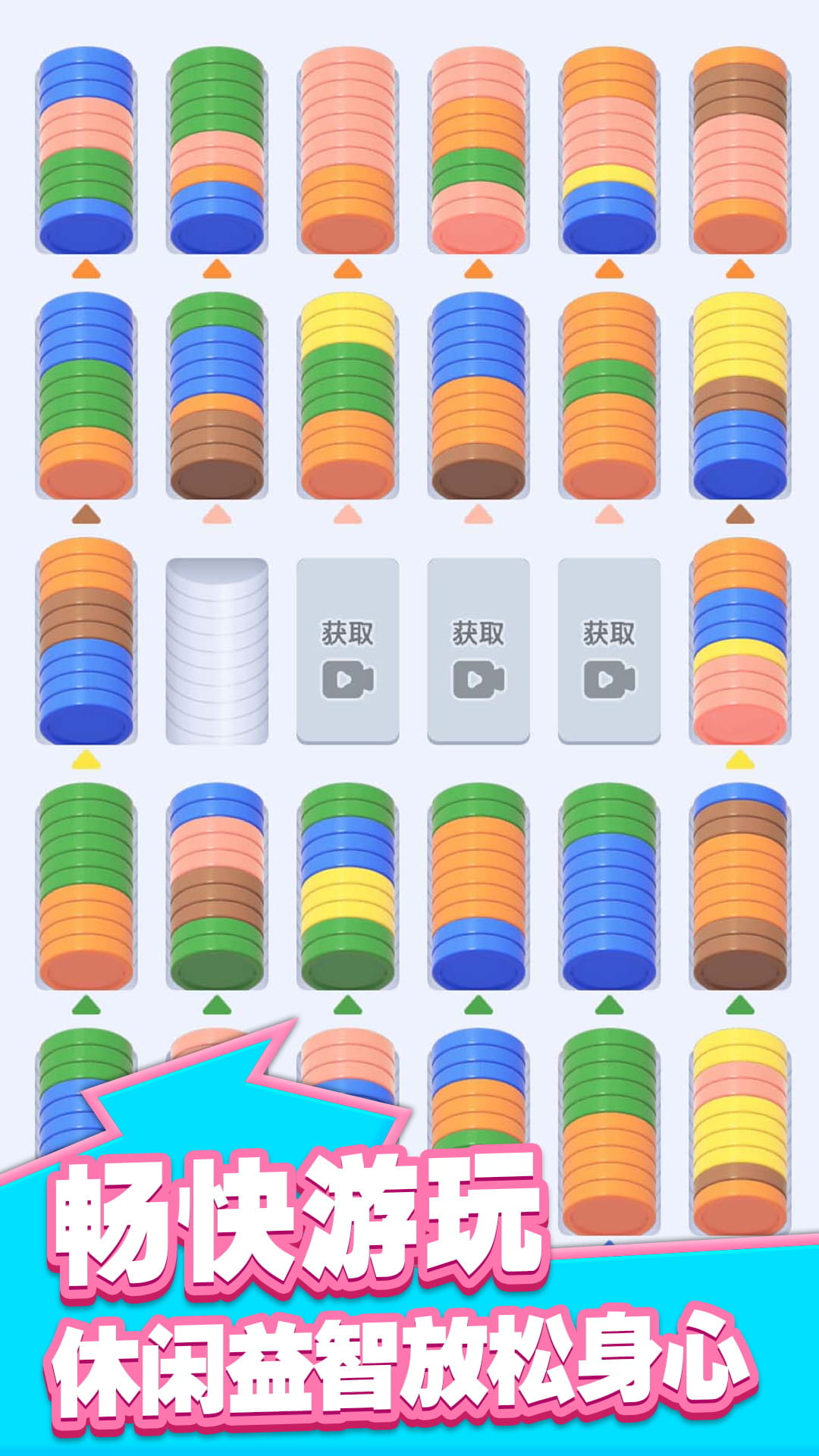Choose the blue, orange and brown coin stack

478,396
